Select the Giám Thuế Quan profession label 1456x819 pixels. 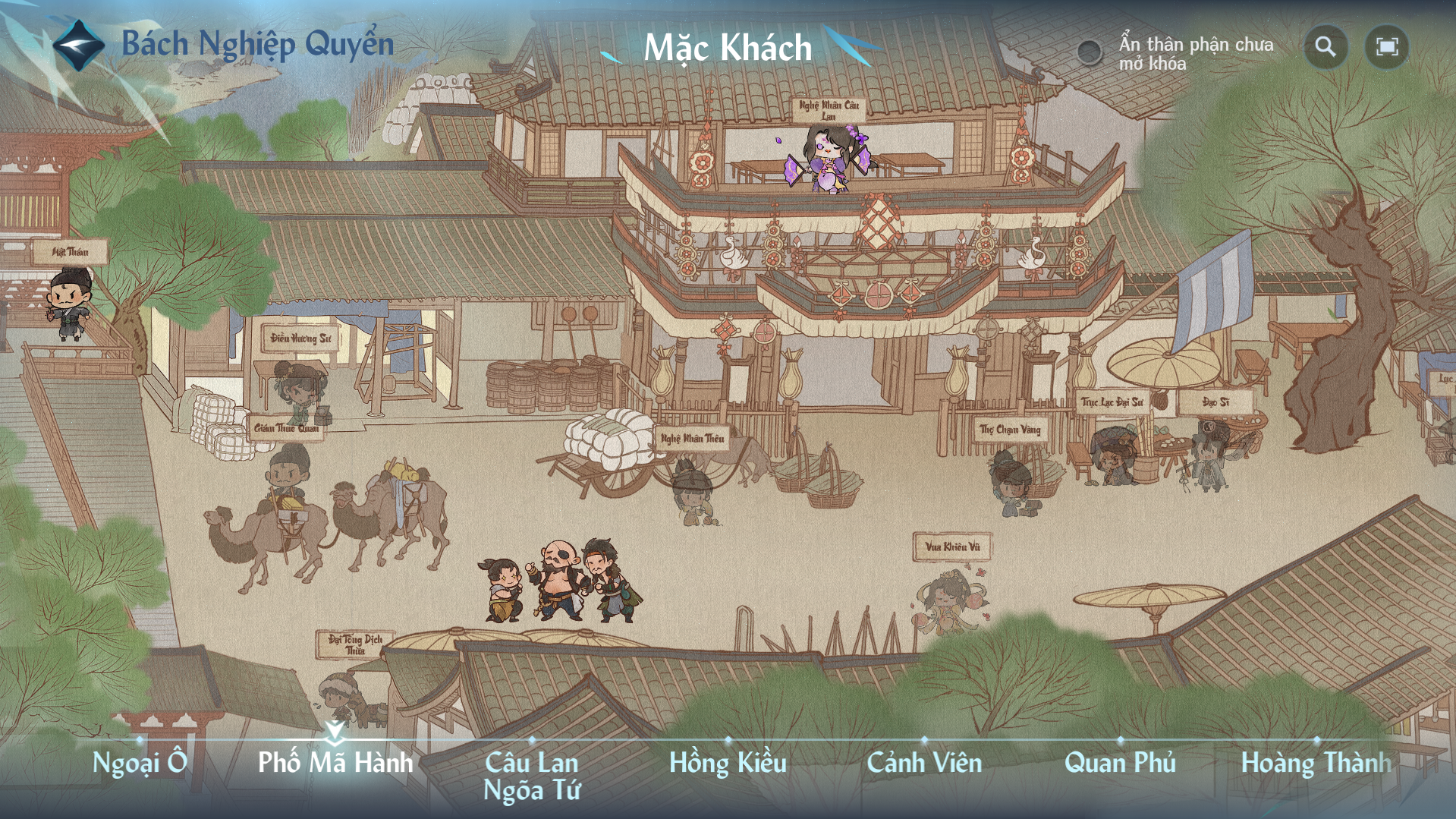tap(286, 428)
